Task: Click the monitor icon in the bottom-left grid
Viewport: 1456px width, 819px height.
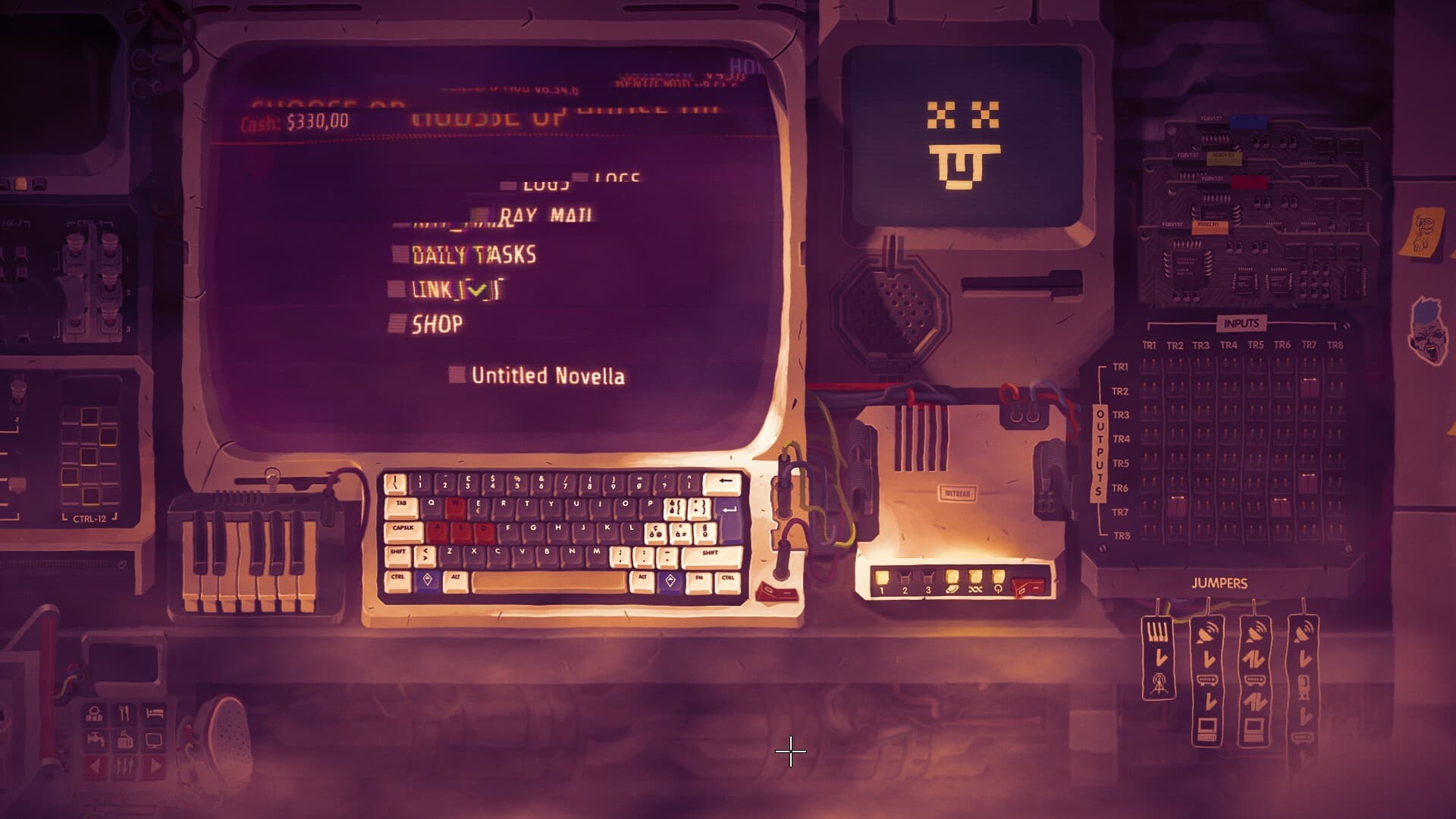Action: coord(154,741)
